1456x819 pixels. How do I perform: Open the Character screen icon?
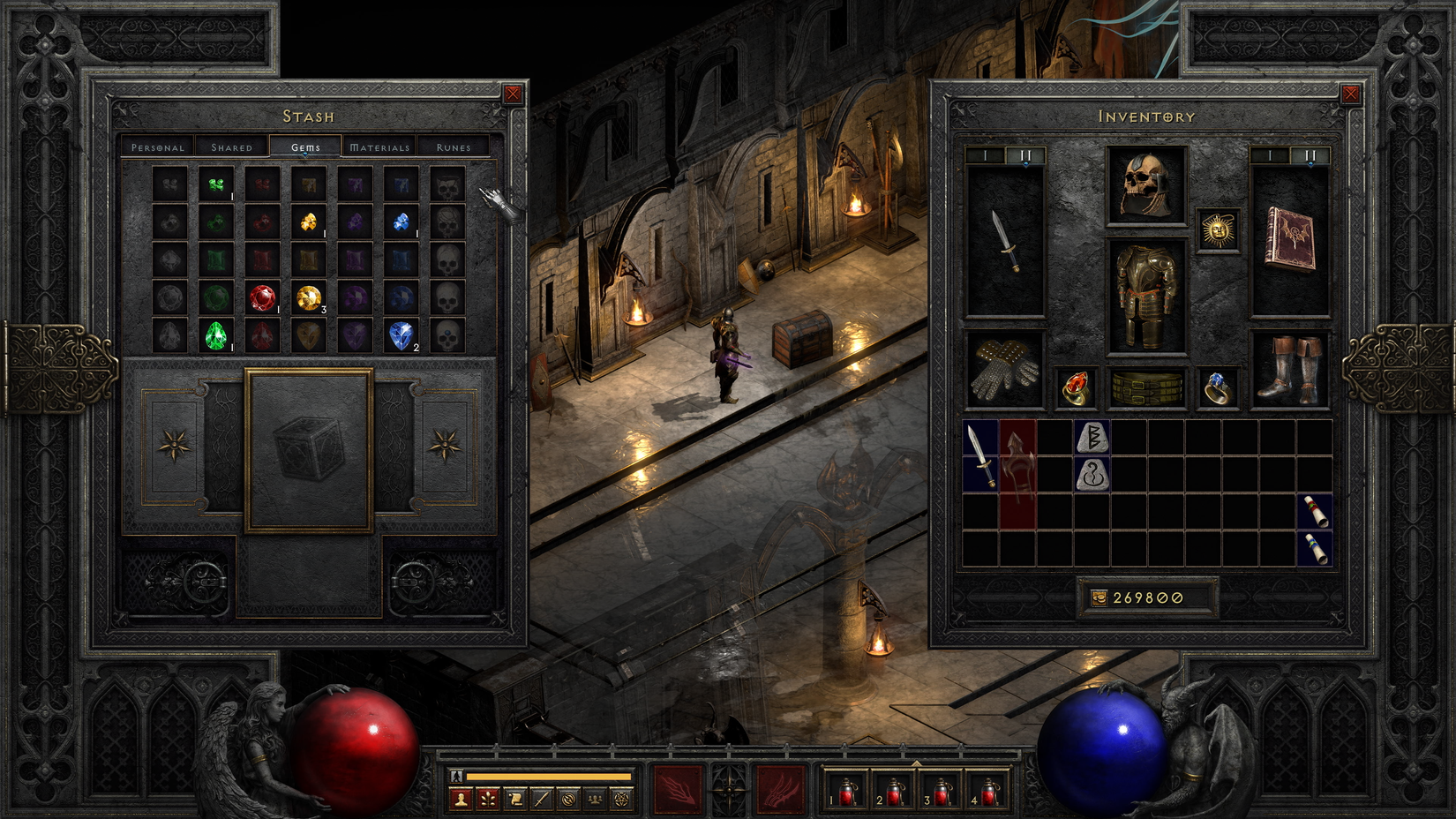[x=462, y=799]
